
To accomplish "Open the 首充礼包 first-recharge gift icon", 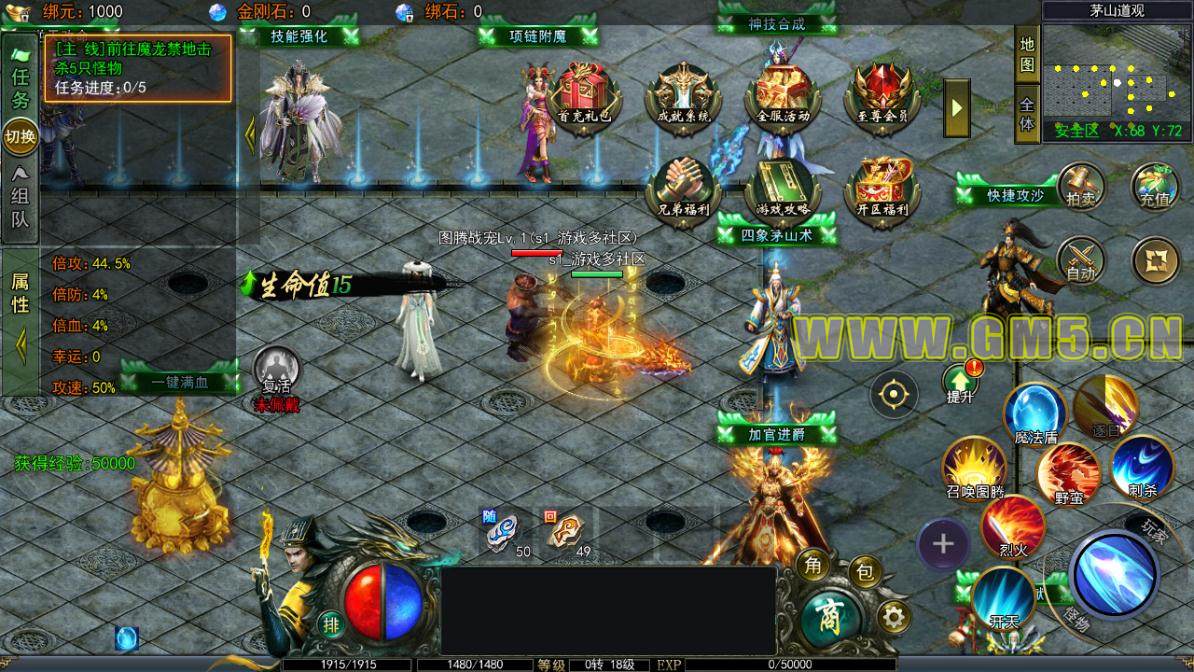I will pyautogui.click(x=585, y=93).
